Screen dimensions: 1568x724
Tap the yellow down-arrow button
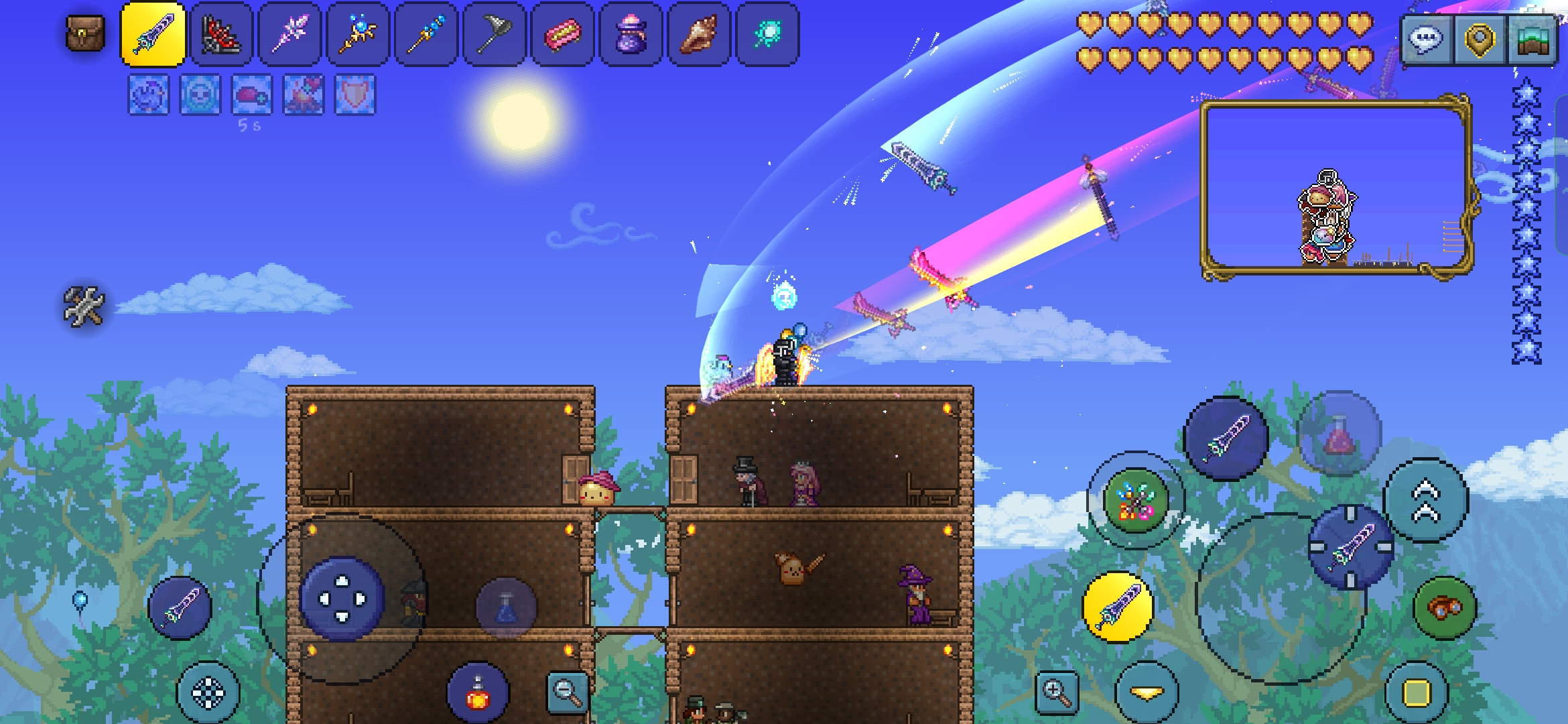tap(1147, 693)
